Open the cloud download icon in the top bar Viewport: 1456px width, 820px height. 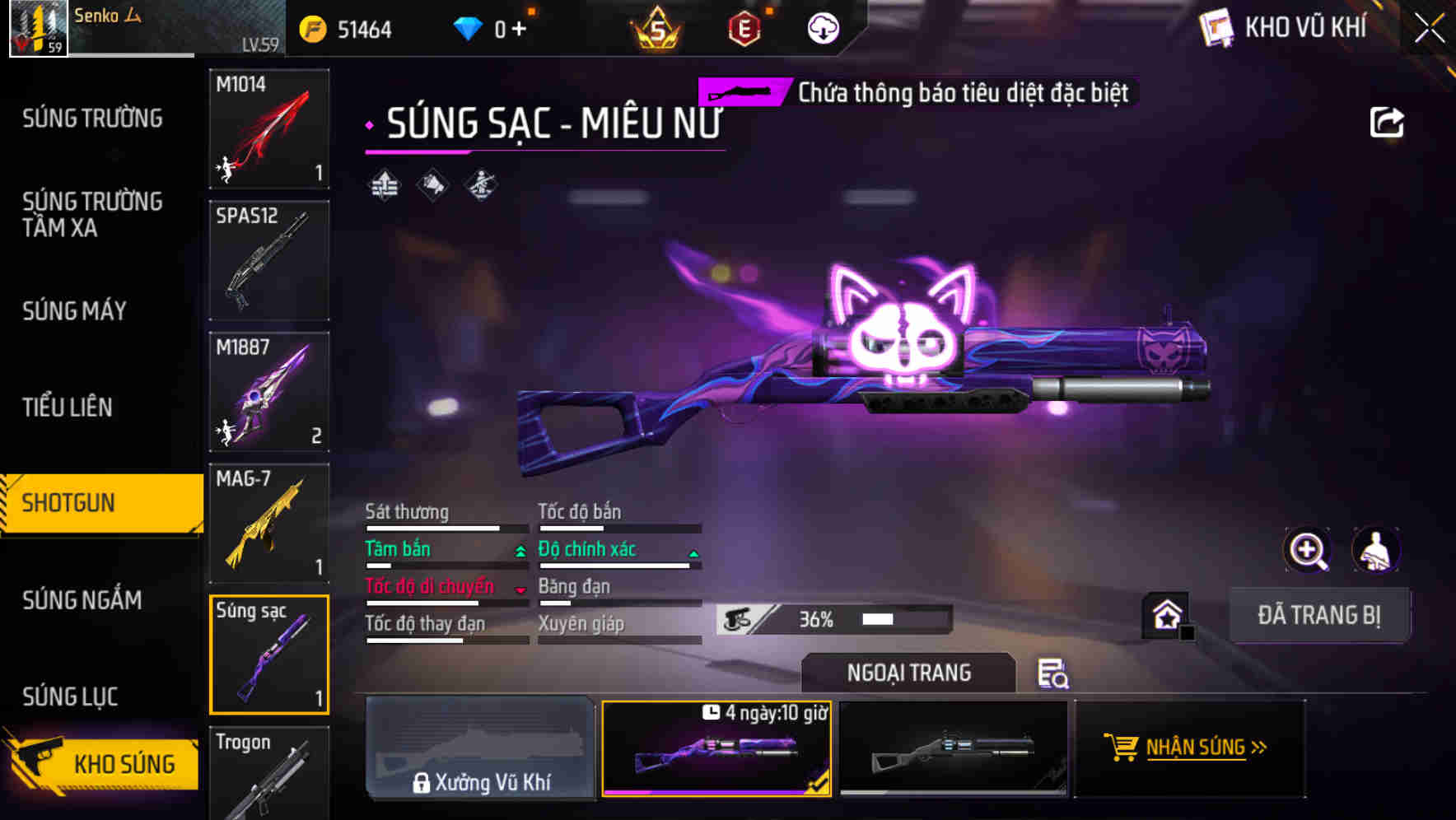823,27
